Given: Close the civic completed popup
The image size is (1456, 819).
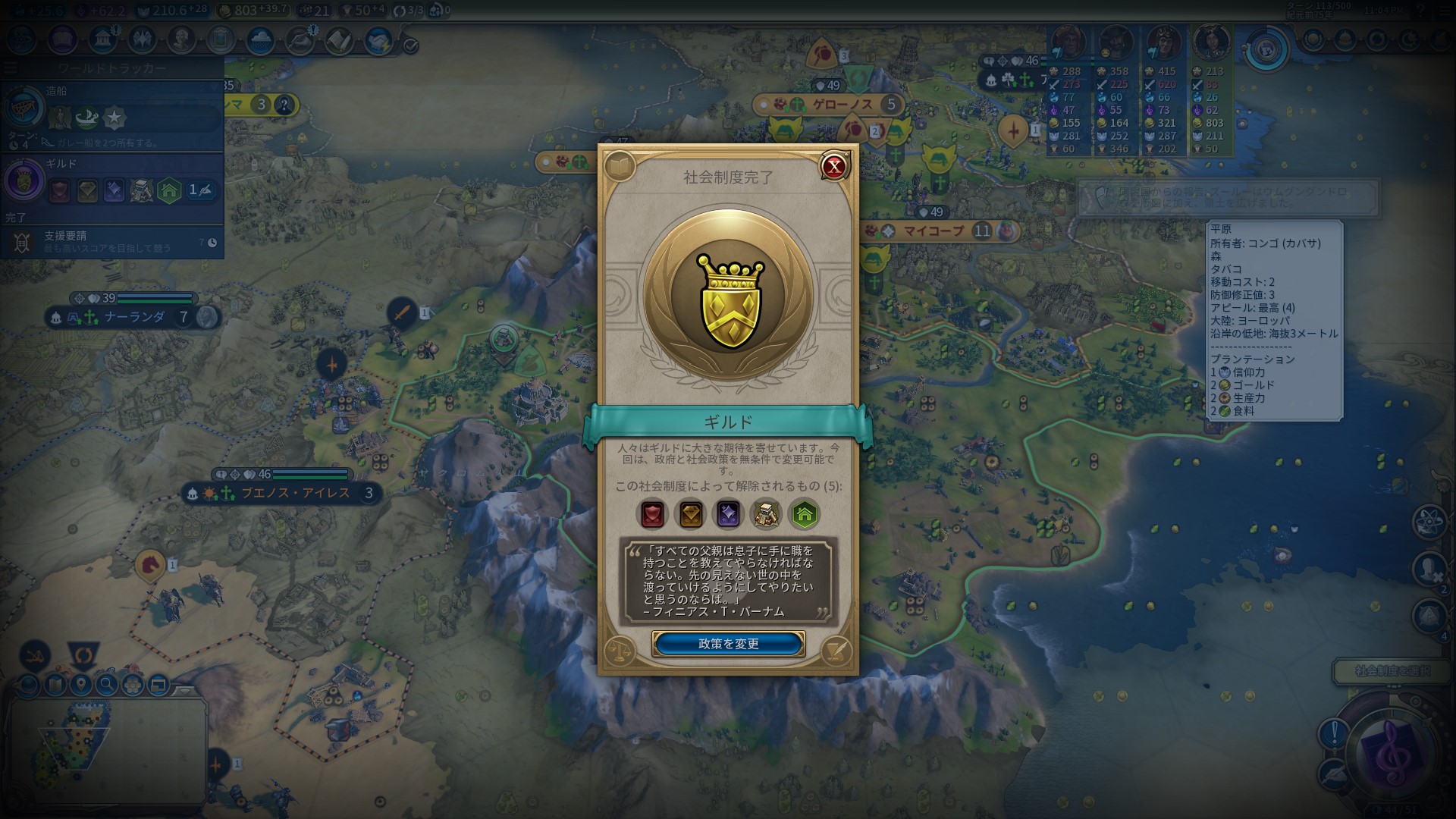Looking at the screenshot, I should click(834, 166).
